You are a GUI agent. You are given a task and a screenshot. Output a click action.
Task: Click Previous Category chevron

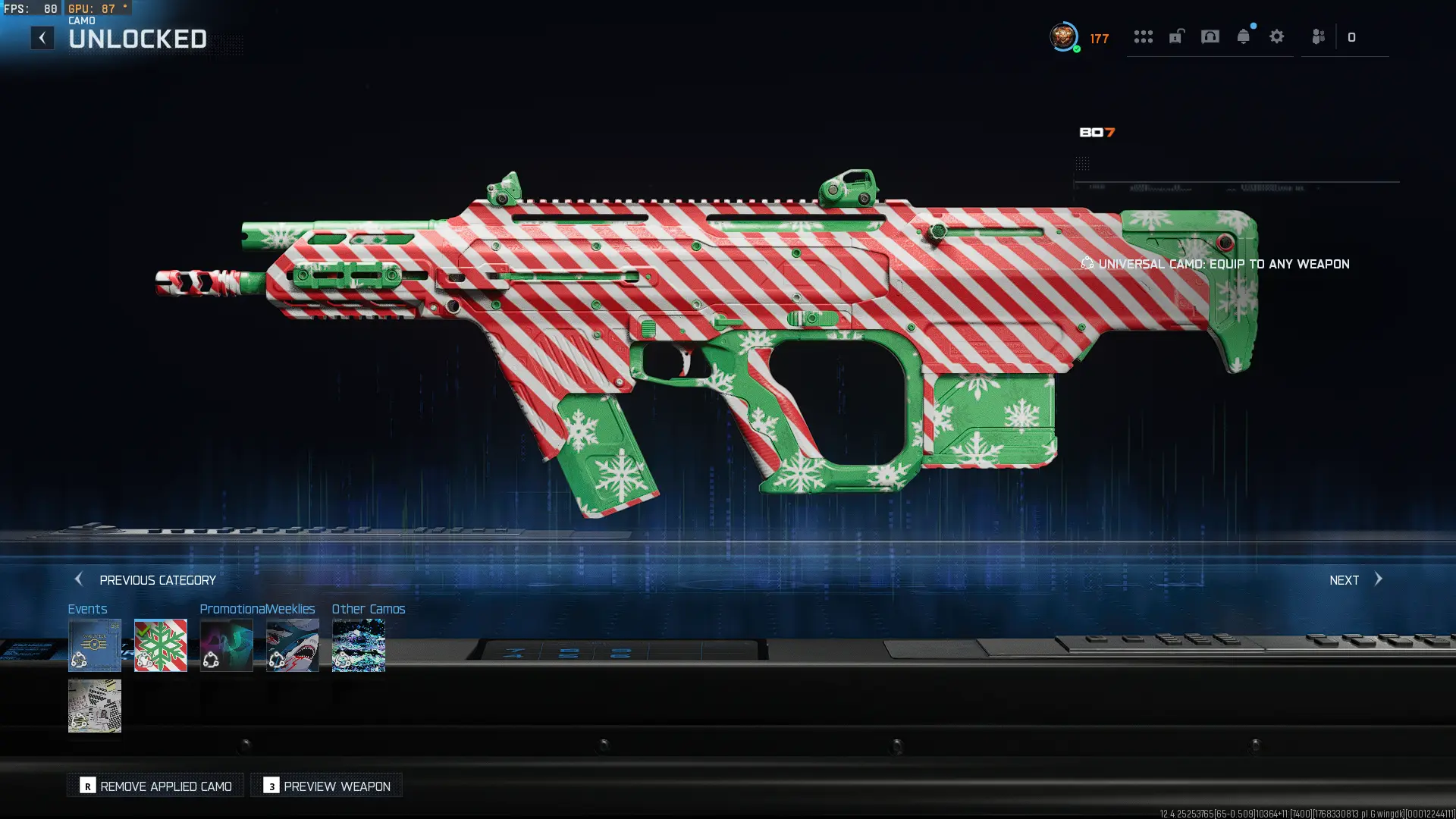point(79,579)
